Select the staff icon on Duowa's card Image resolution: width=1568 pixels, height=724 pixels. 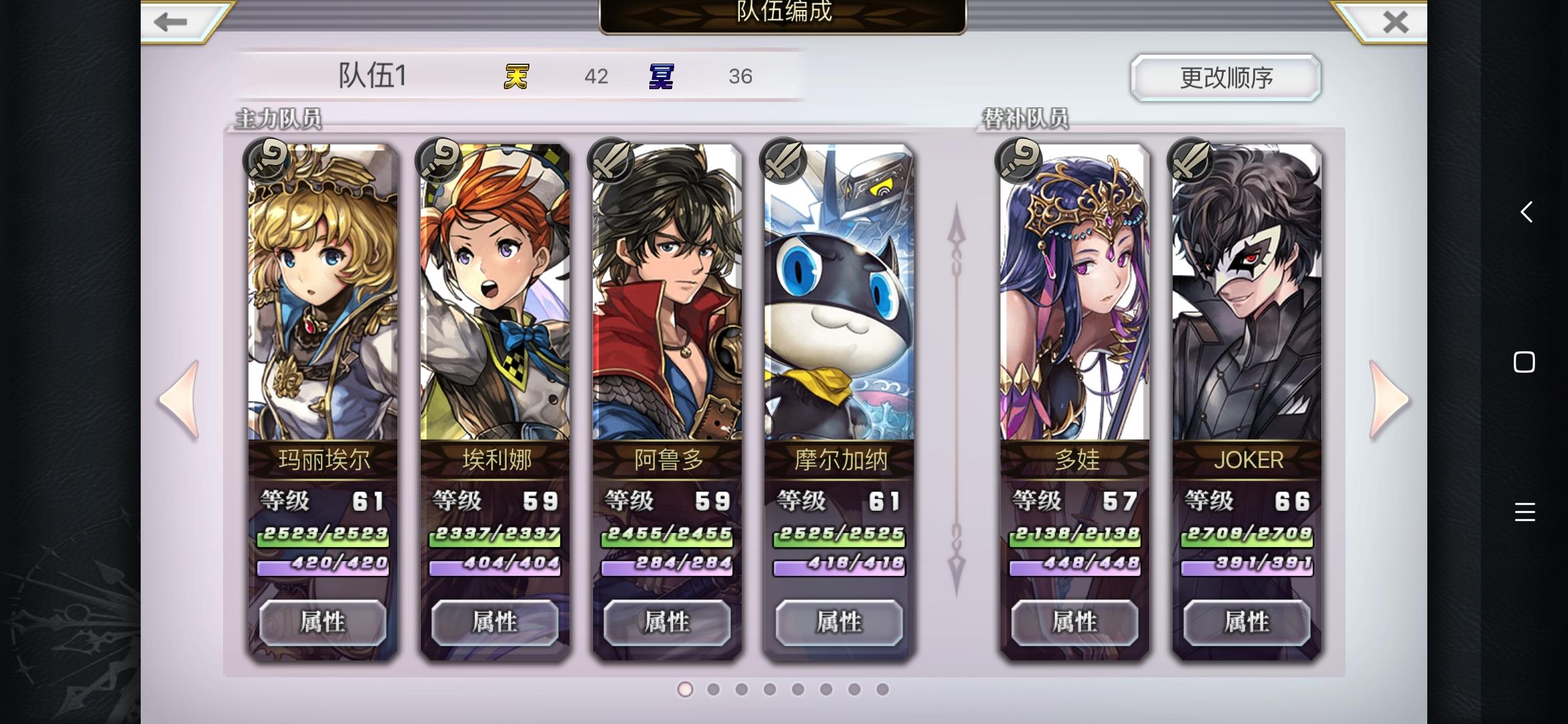(x=1017, y=161)
